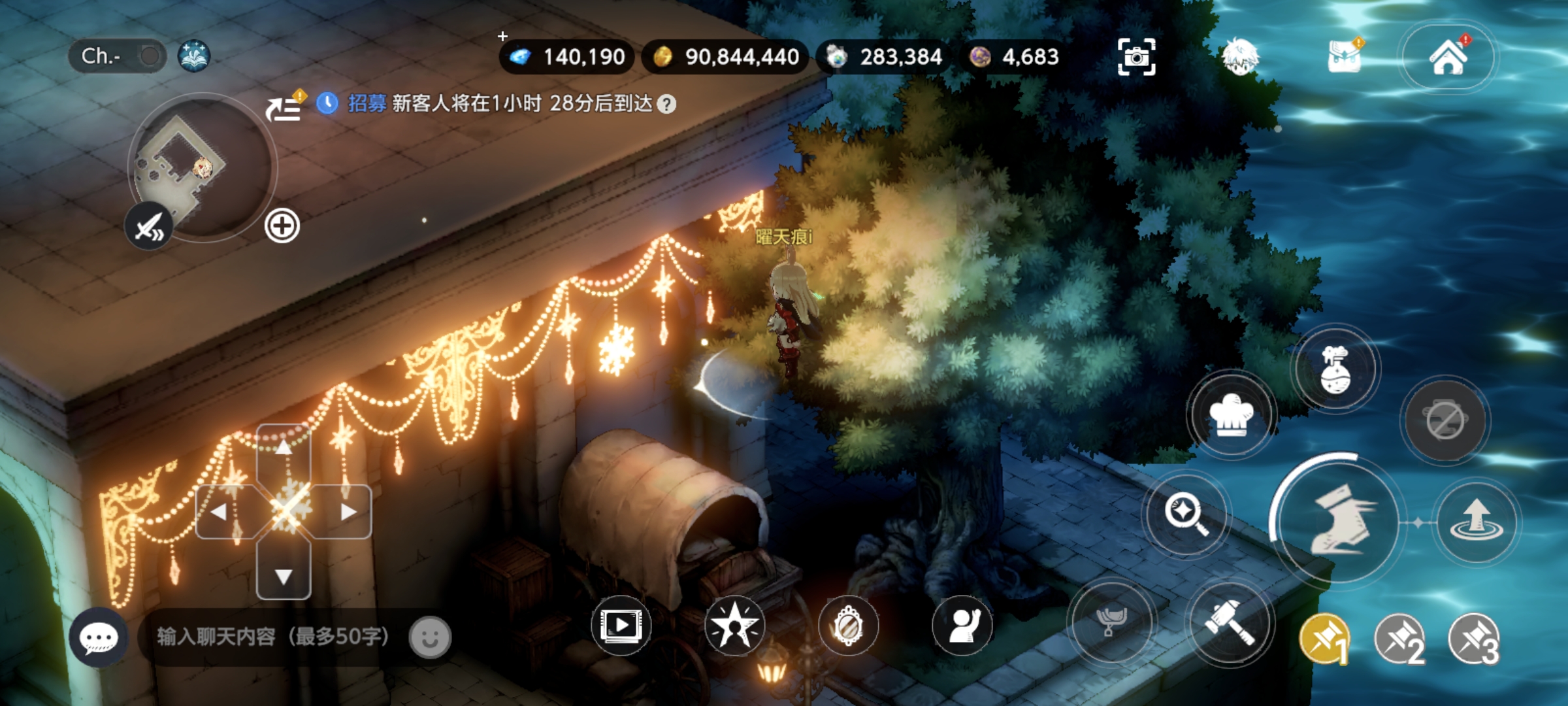
Task: Use the potion flask button
Action: pos(1335,369)
